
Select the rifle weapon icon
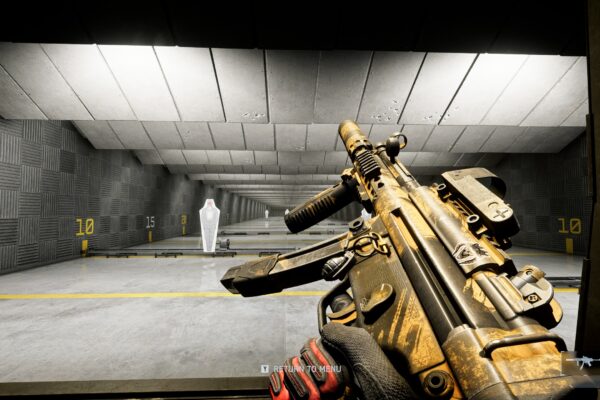tap(582, 361)
